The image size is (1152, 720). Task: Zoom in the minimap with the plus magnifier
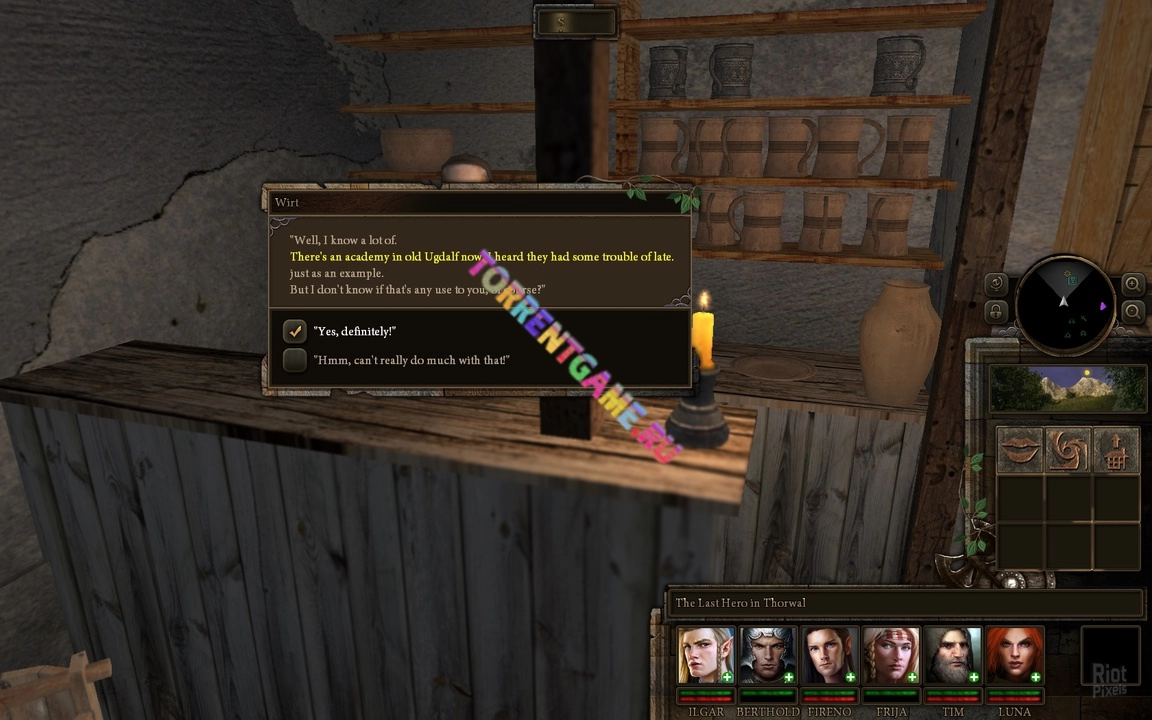[x=1132, y=284]
